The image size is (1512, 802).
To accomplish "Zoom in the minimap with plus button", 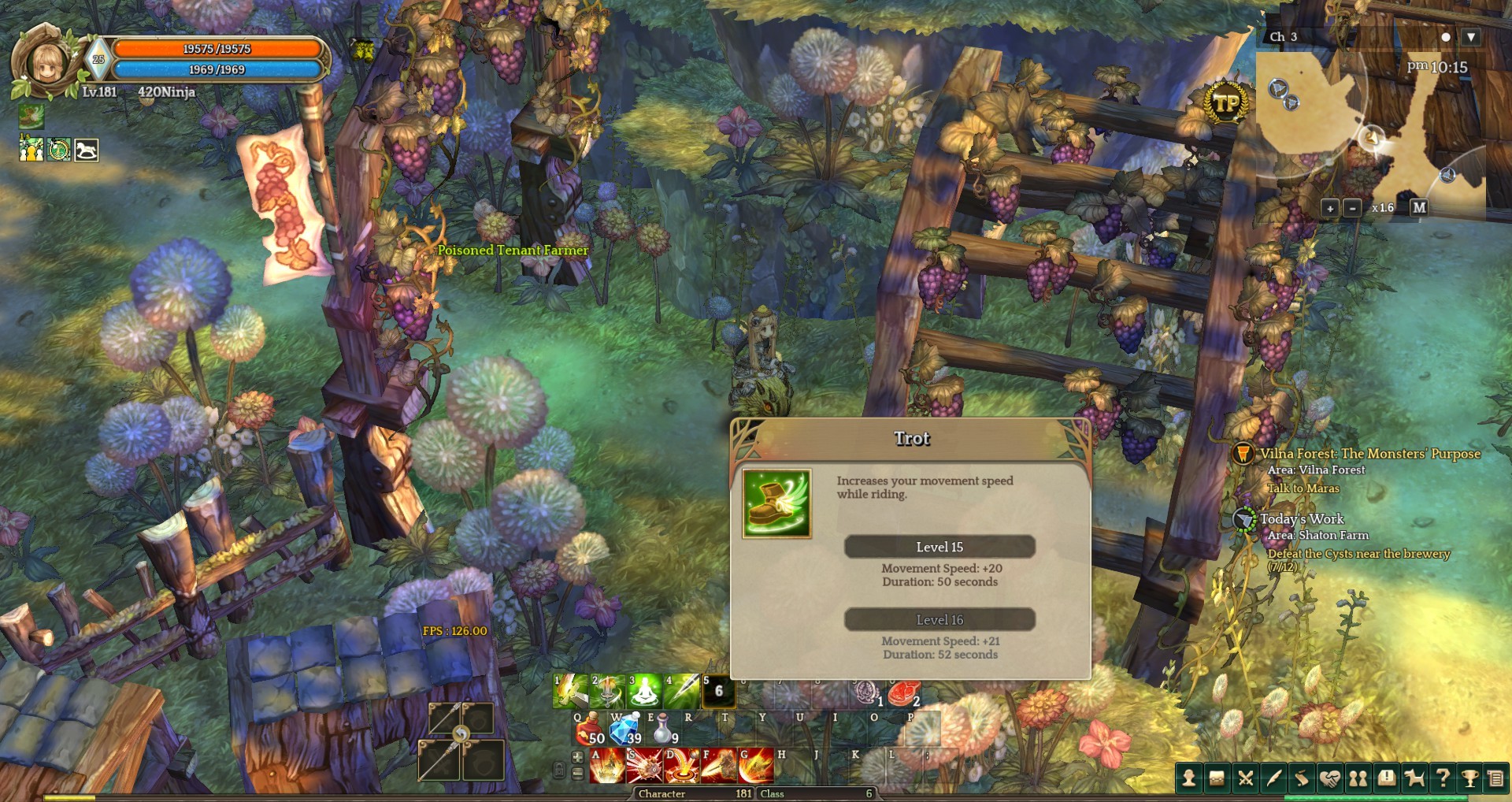I will (x=1329, y=208).
